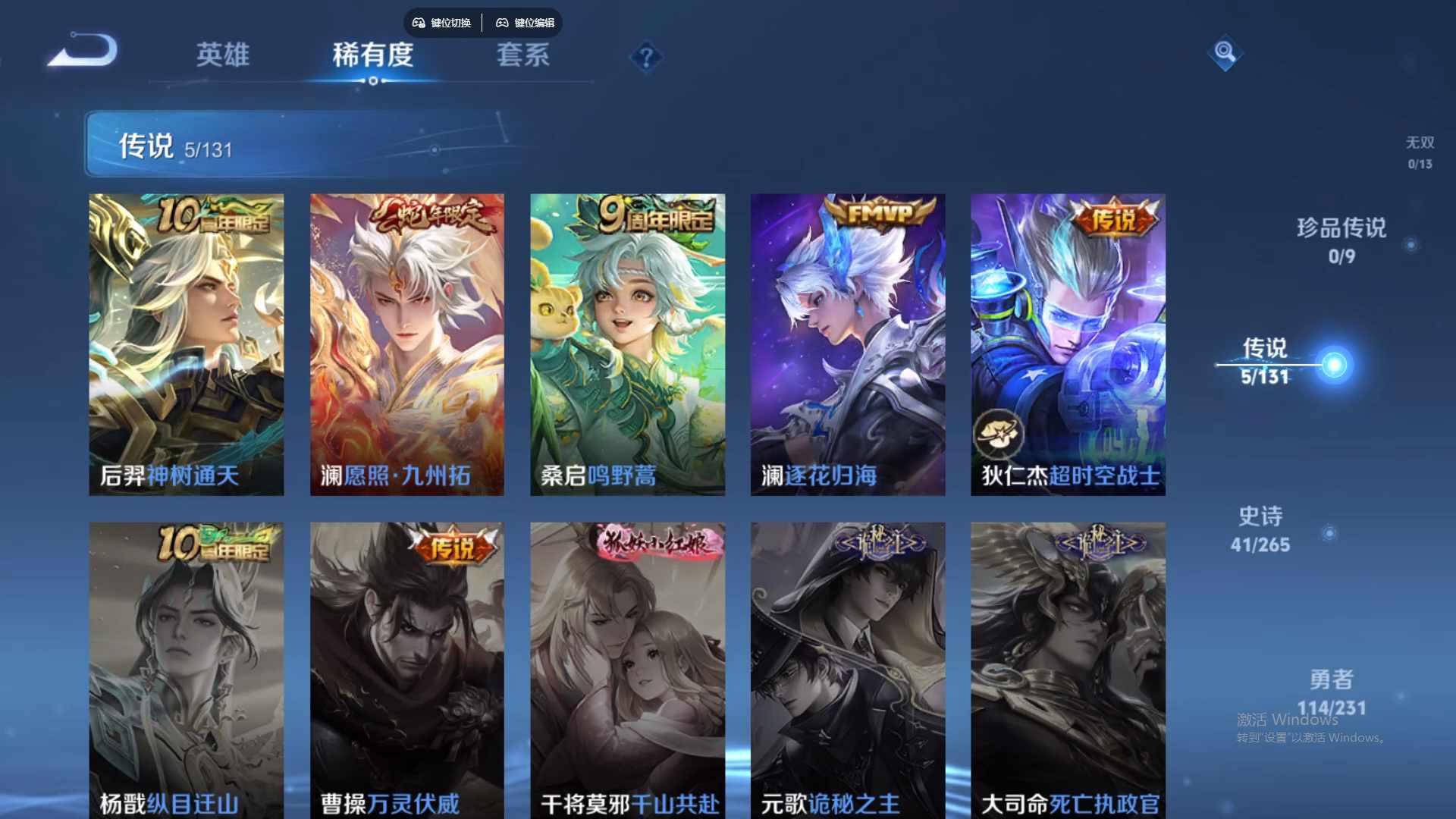
Task: Switch to the 套系 tab
Action: pos(522,55)
